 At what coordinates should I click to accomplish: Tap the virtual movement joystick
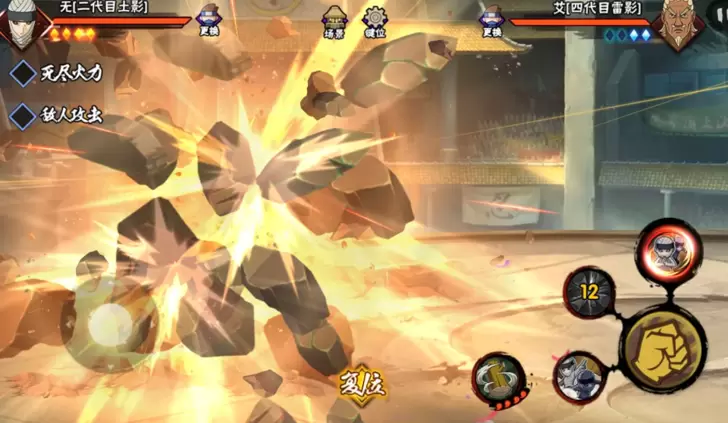[x=111, y=325]
